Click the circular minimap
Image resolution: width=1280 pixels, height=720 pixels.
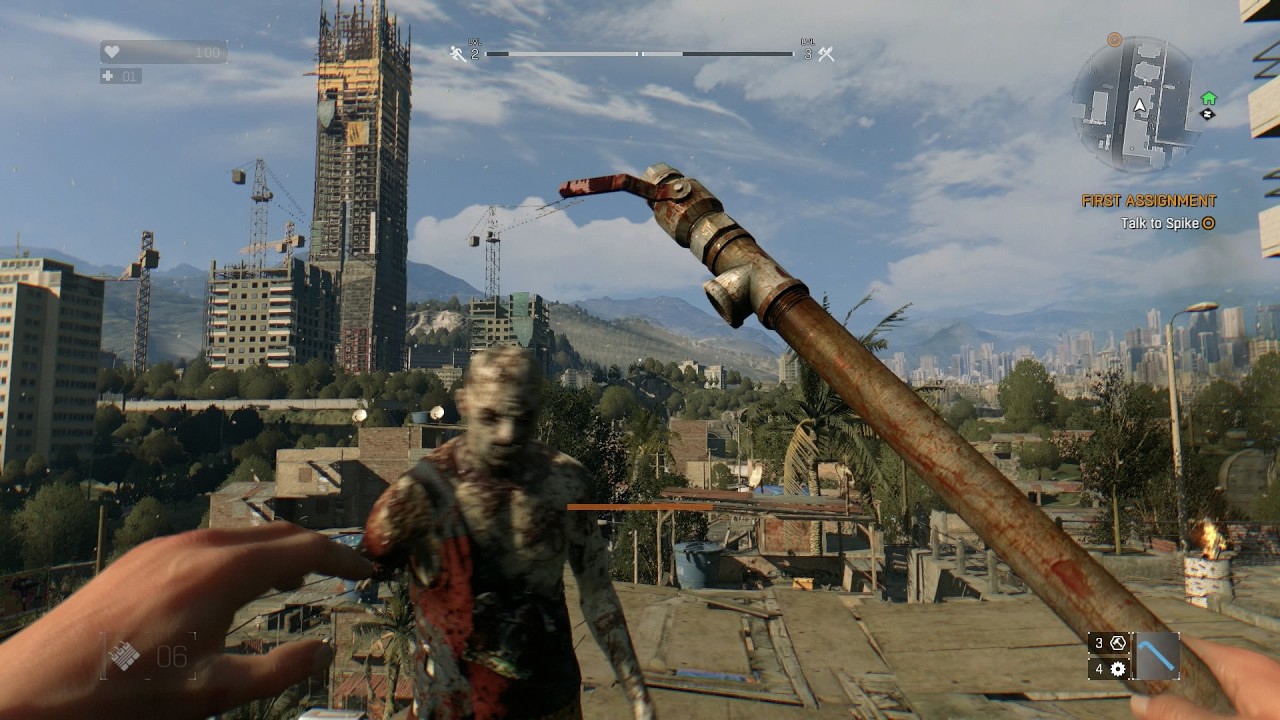coord(1136,105)
